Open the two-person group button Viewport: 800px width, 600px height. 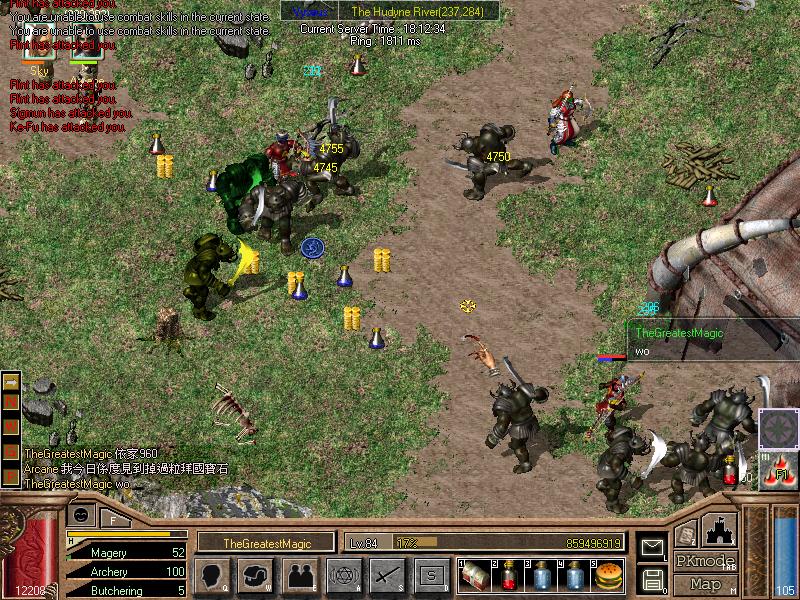[300, 575]
